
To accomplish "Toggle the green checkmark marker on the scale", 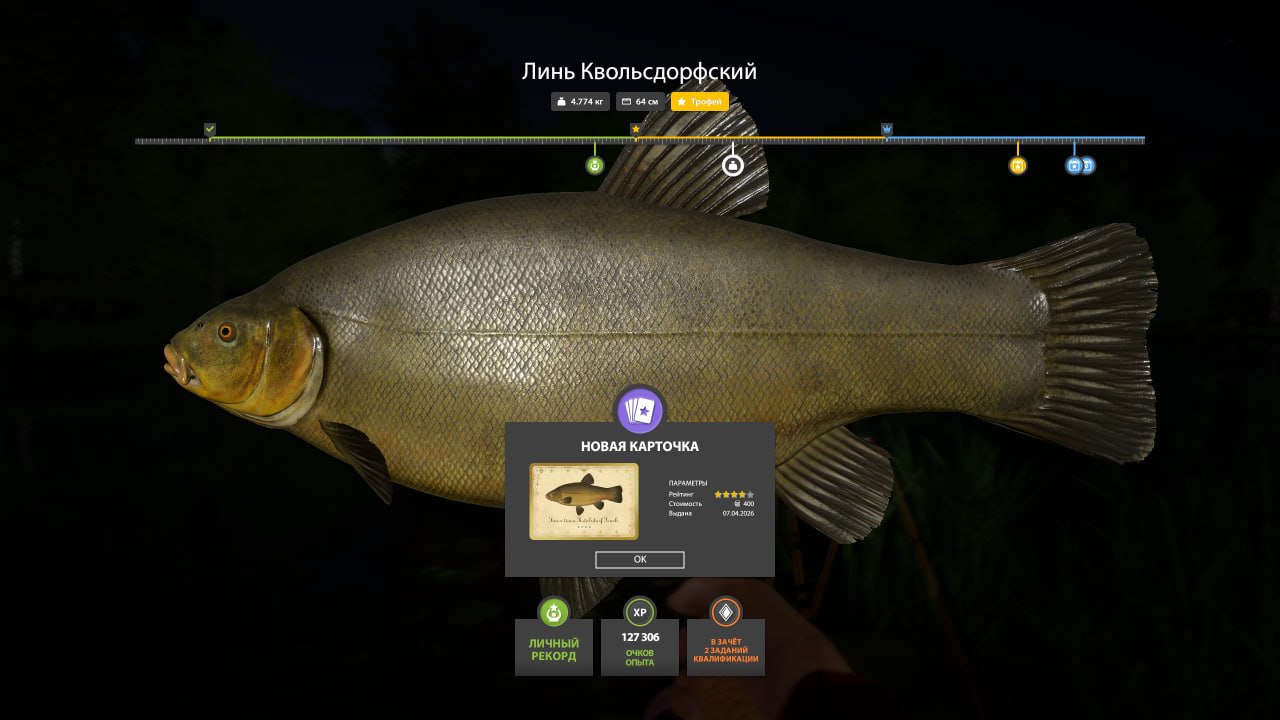I will click(x=209, y=129).
